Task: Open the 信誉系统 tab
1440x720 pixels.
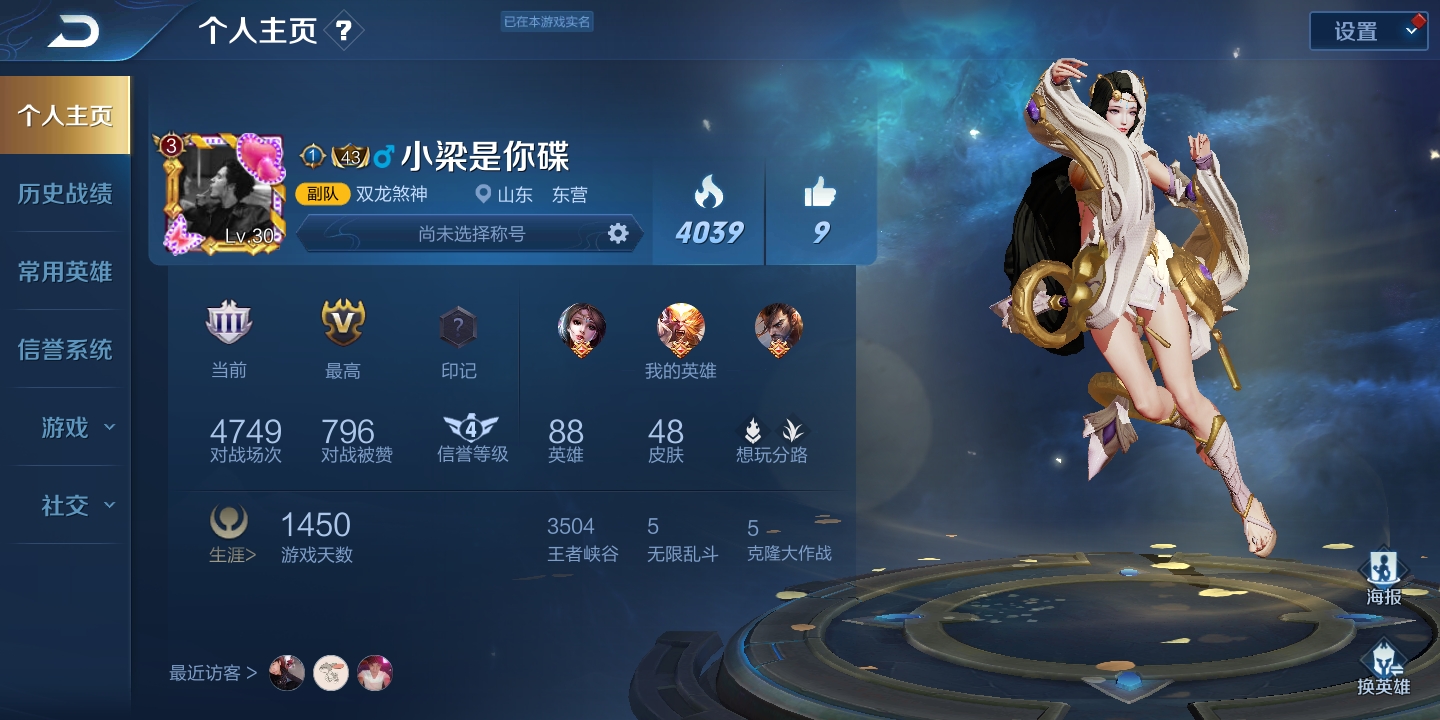Action: tap(65, 350)
